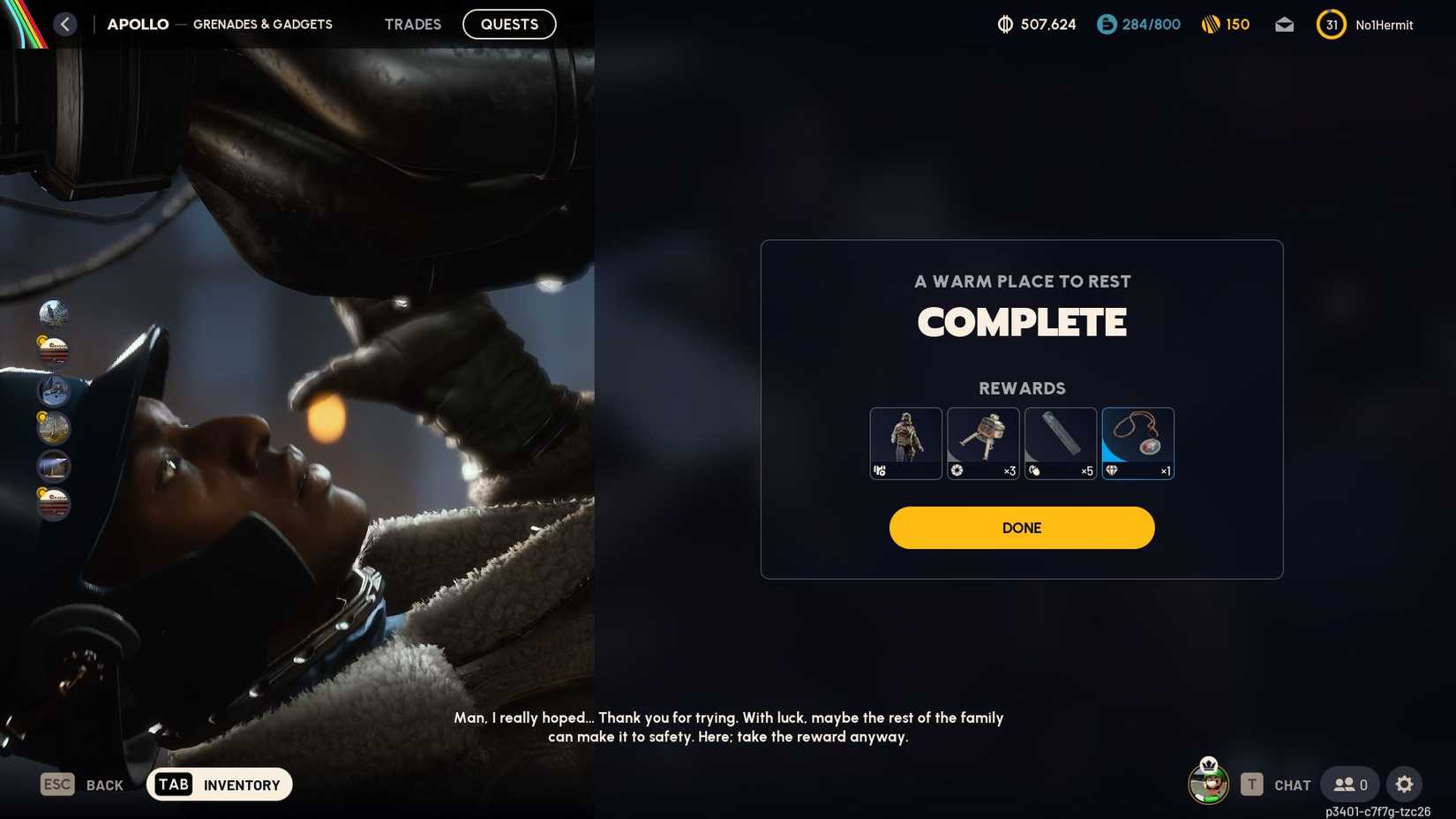This screenshot has height=819, width=1456.
Task: Open the bottom Cresta icon in left sidebar
Action: 53,503
